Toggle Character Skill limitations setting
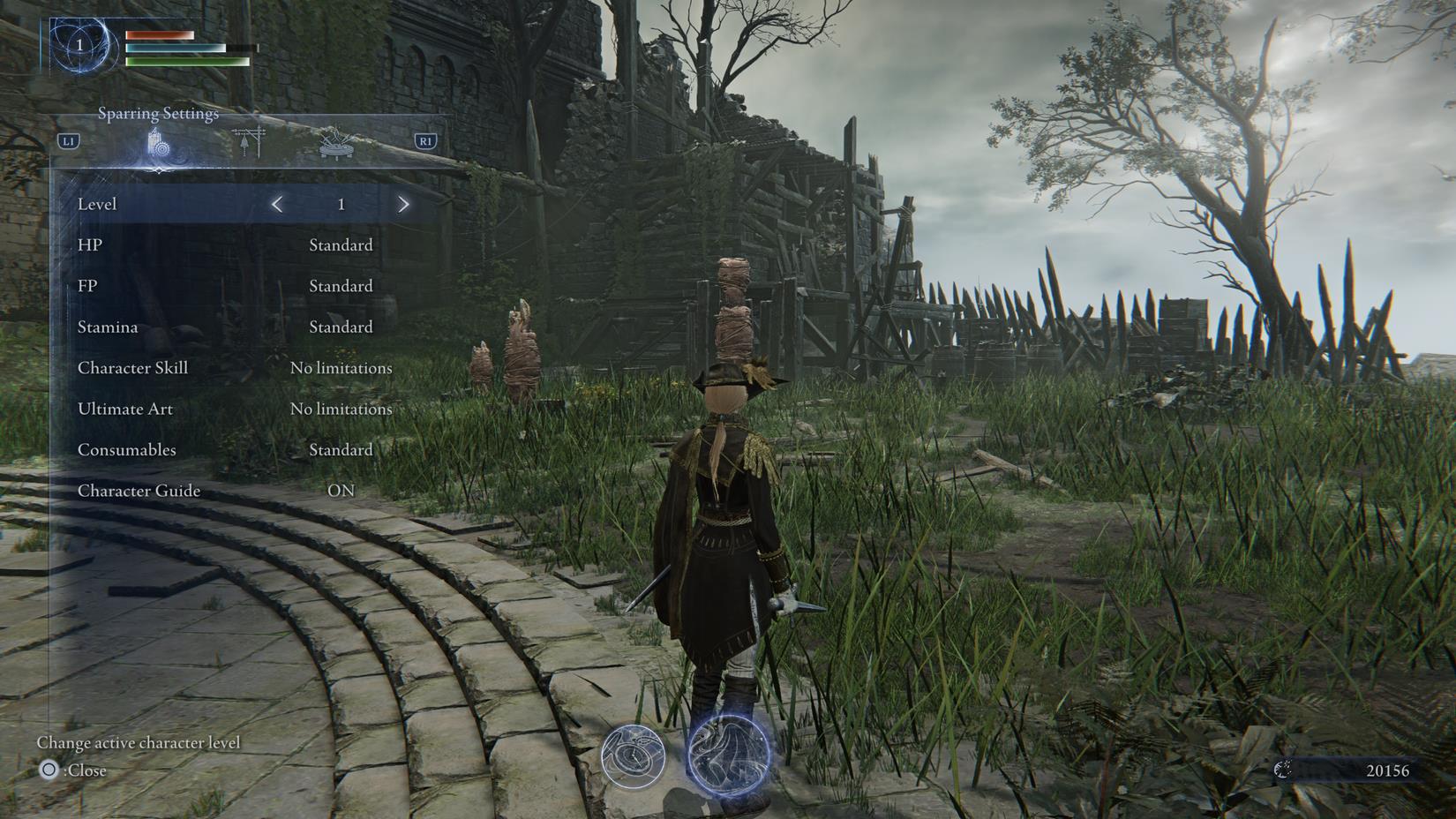The image size is (1456, 819). click(x=342, y=368)
